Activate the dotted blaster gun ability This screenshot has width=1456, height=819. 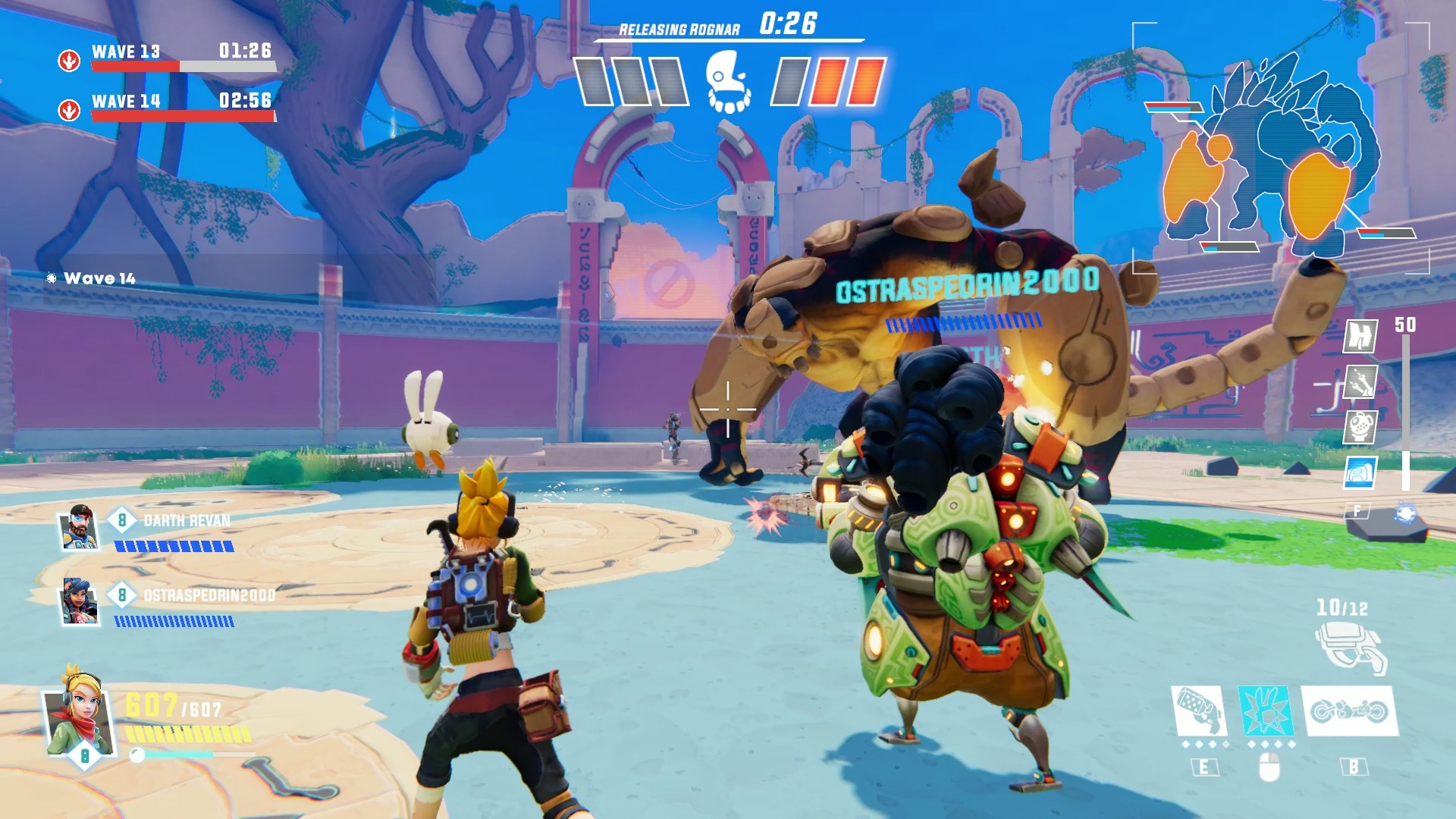tap(1198, 711)
